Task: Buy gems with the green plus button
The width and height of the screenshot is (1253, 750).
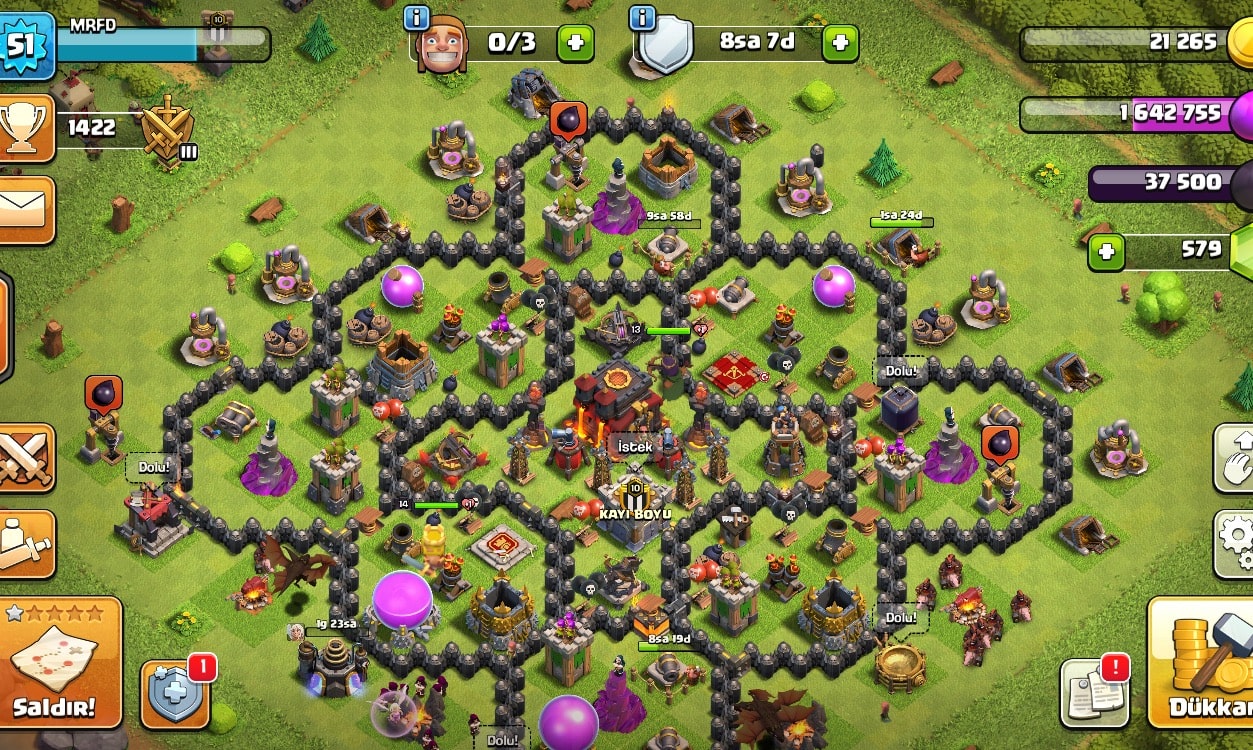Action: (1105, 251)
